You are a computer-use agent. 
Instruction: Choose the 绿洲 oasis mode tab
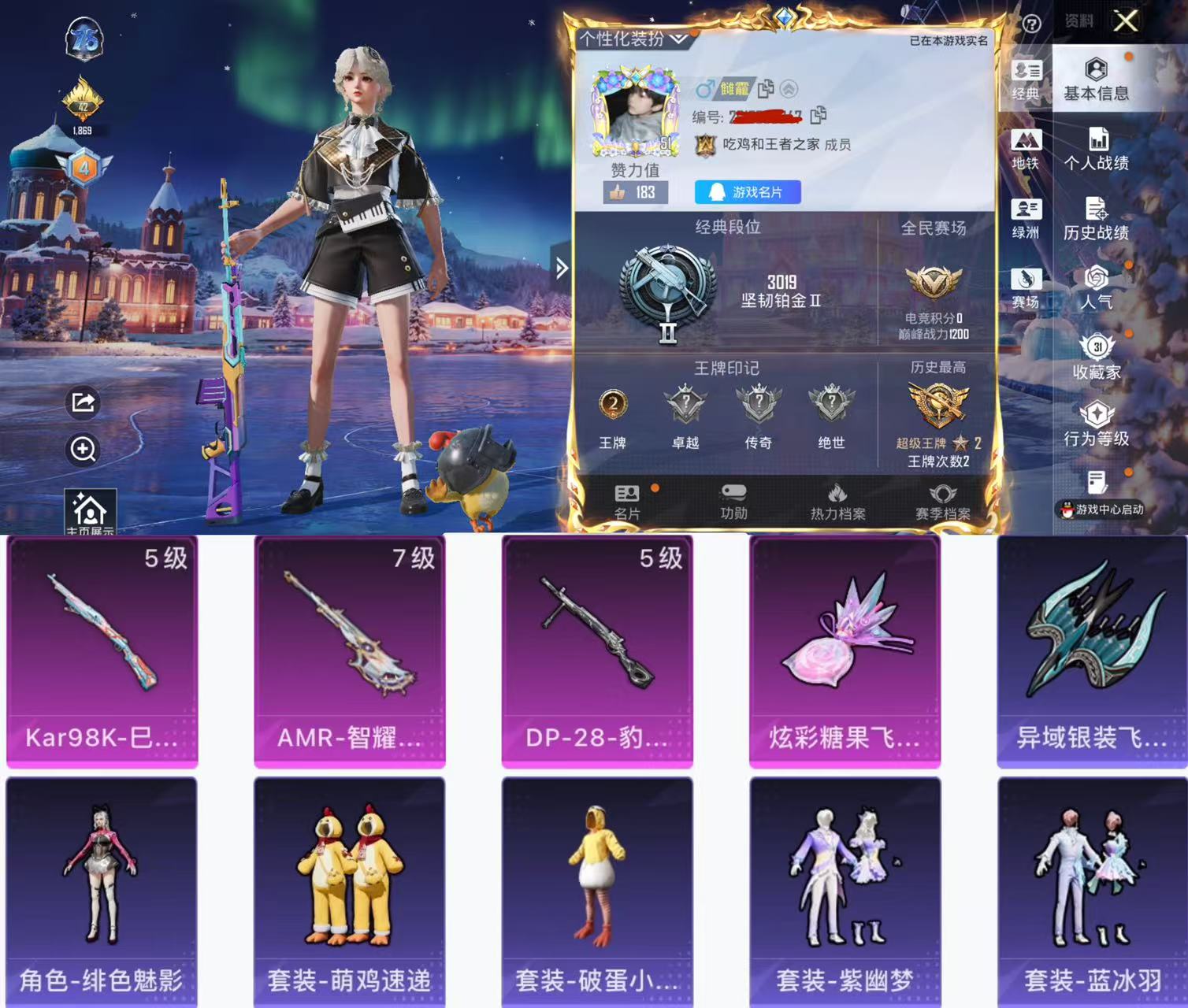(x=1026, y=219)
